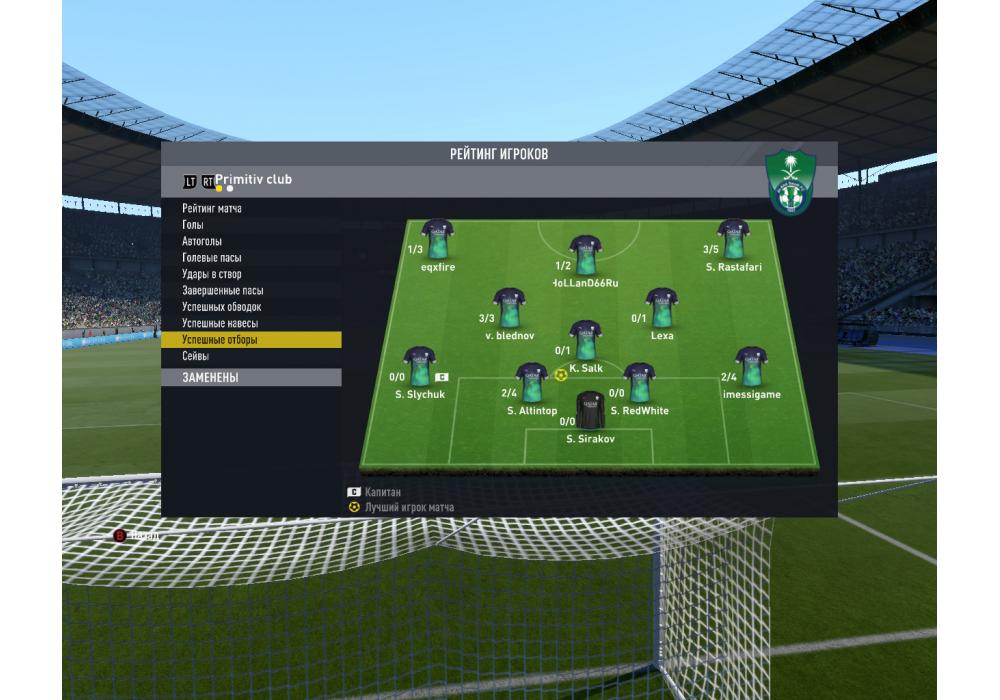Pick player K. Salk on the pitch
The height and width of the screenshot is (700, 1000).
[585, 341]
